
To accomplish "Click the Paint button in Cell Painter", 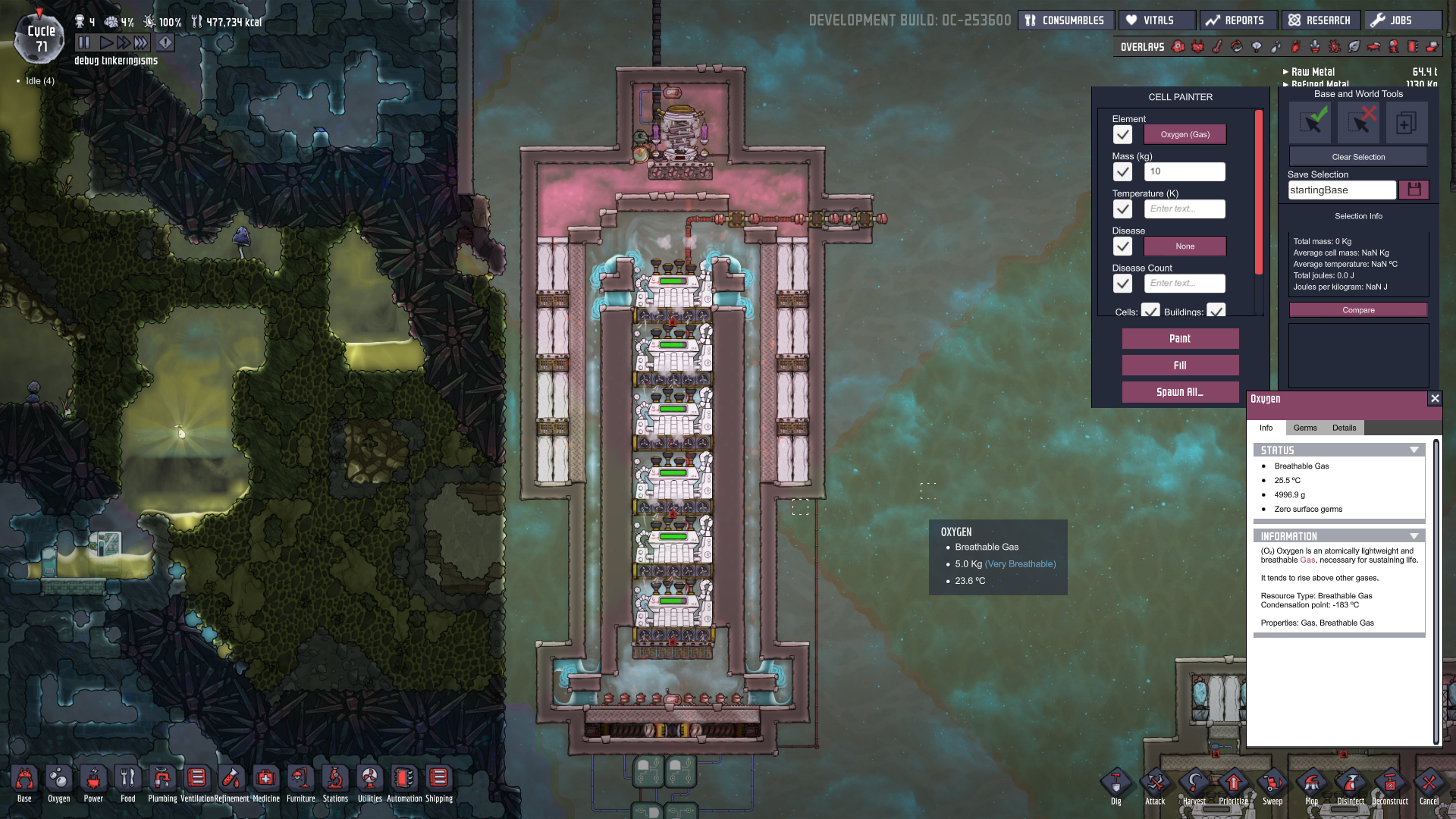I will coord(1180,339).
